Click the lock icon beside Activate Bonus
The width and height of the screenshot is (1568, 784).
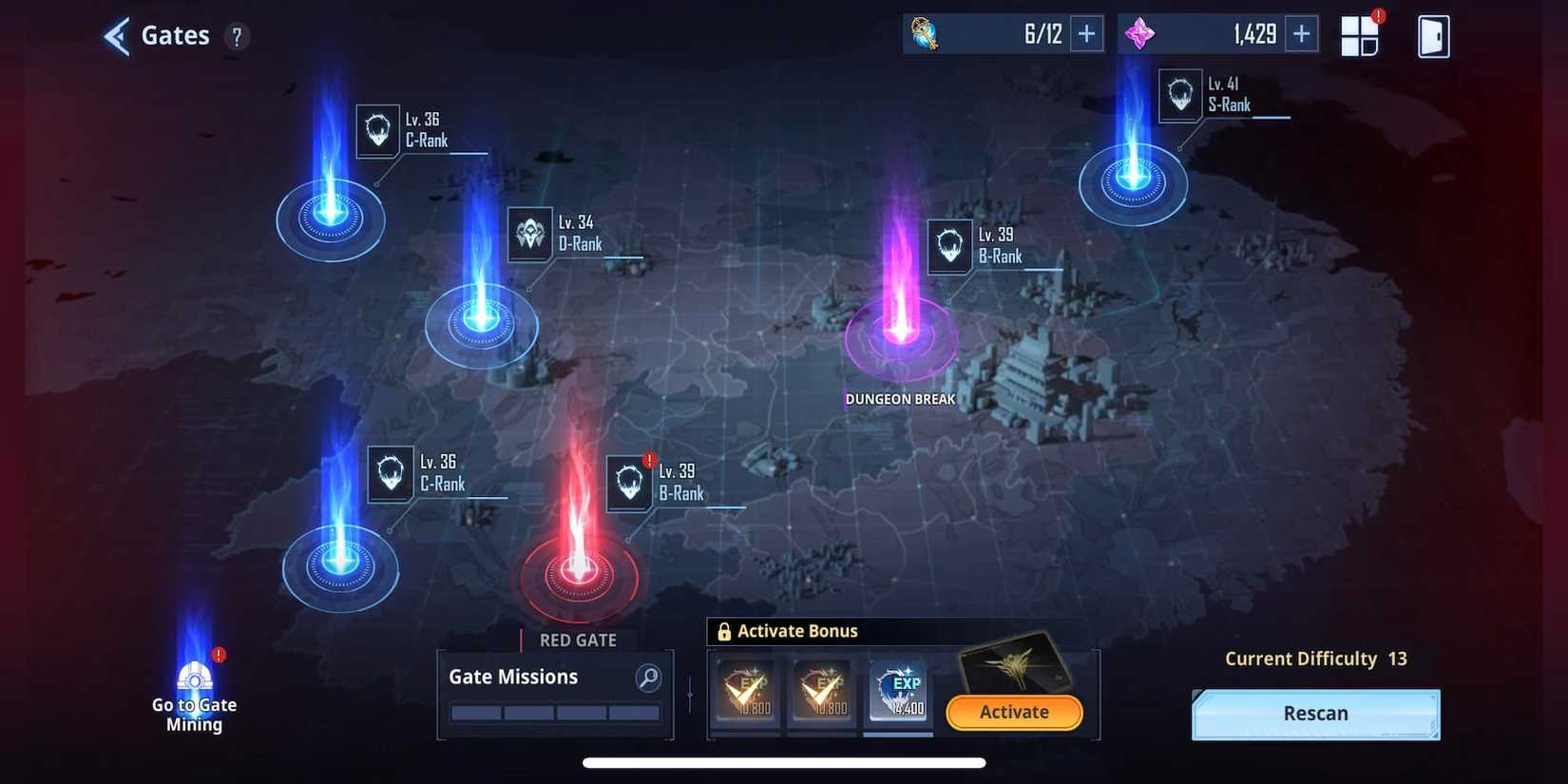[x=725, y=630]
